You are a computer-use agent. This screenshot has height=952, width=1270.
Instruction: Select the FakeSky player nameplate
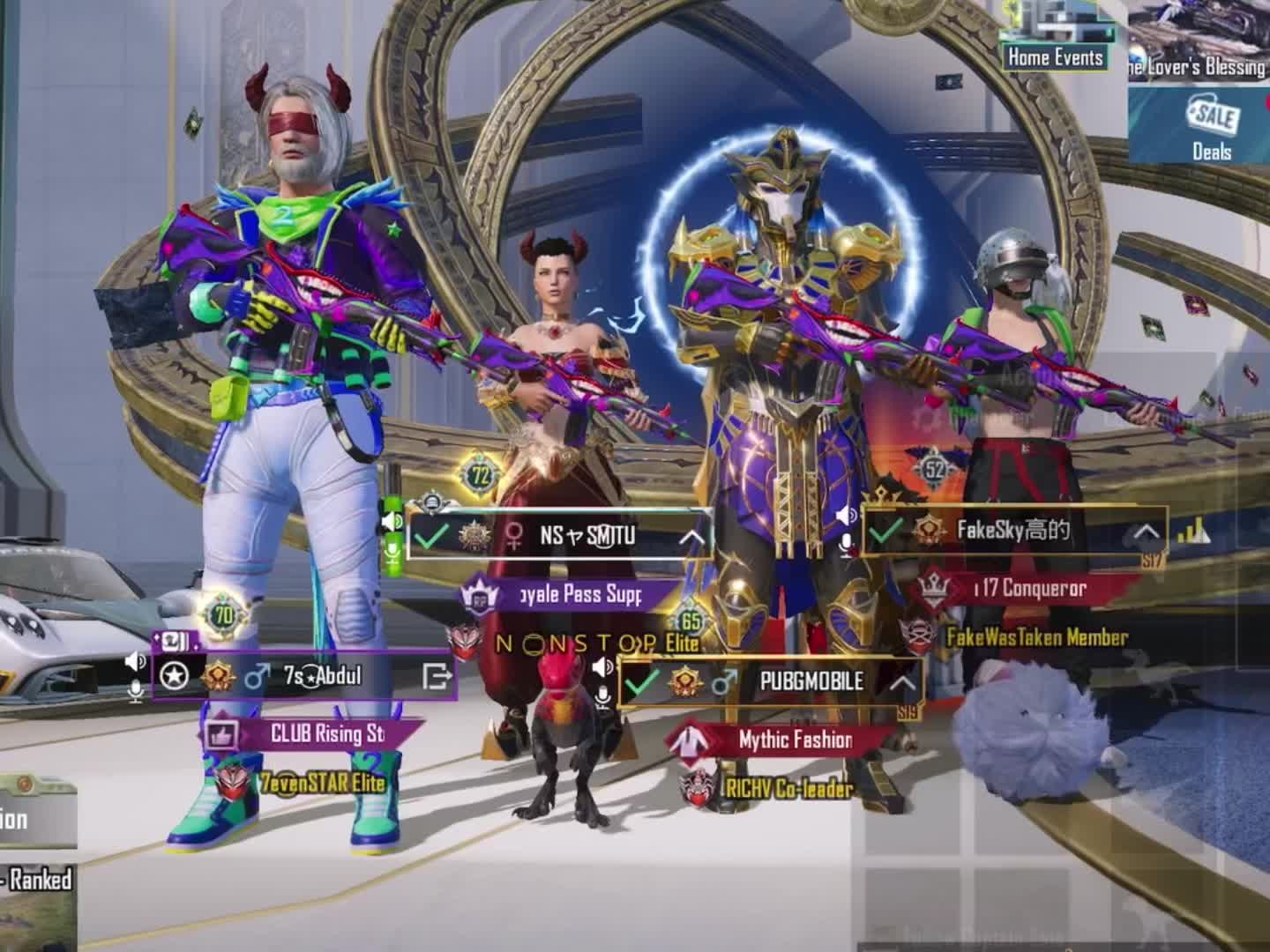(1014, 531)
